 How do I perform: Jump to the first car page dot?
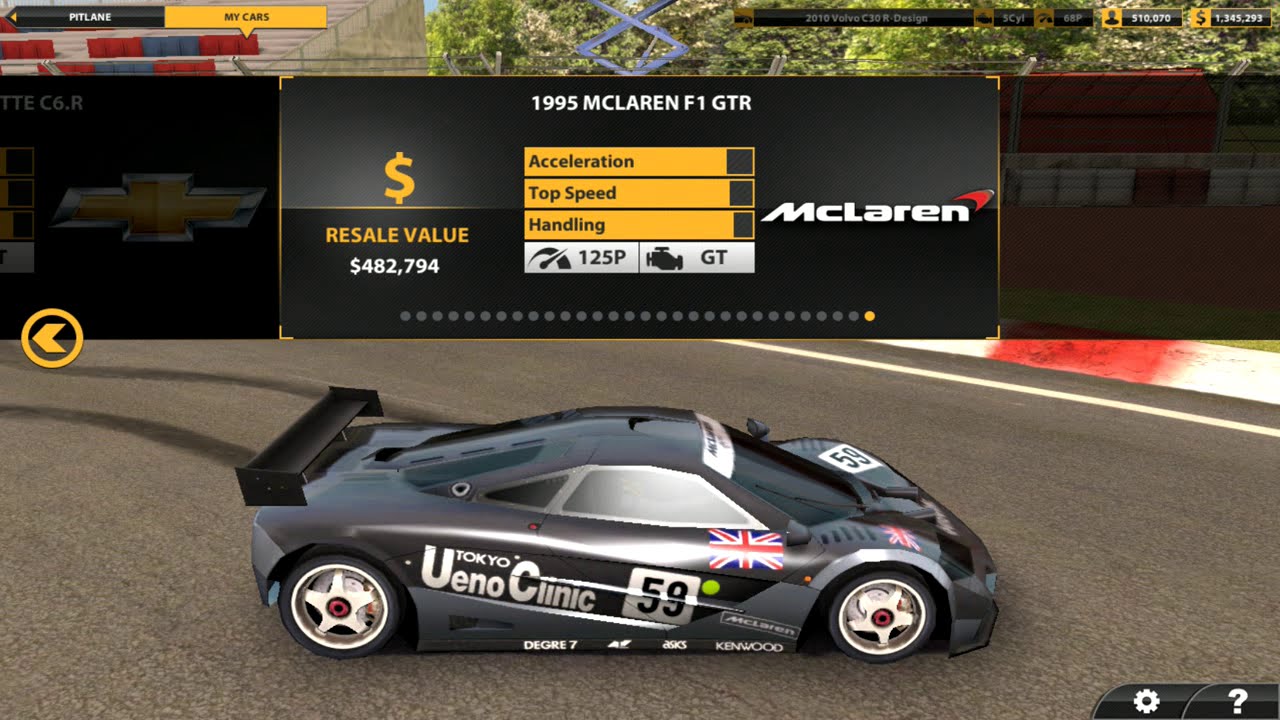(405, 316)
